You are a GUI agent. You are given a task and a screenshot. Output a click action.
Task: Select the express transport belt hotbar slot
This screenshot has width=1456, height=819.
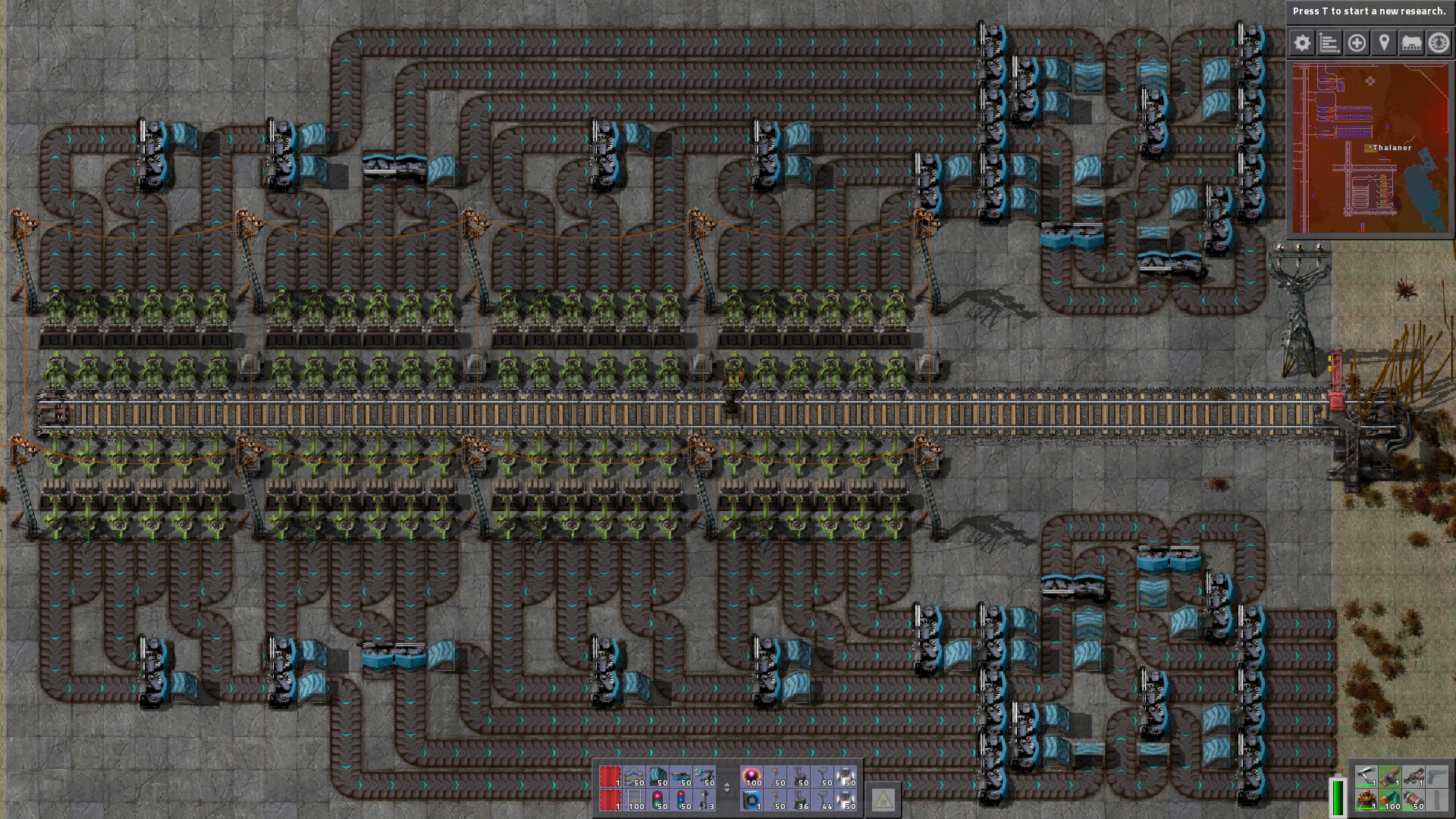pyautogui.click(x=634, y=777)
